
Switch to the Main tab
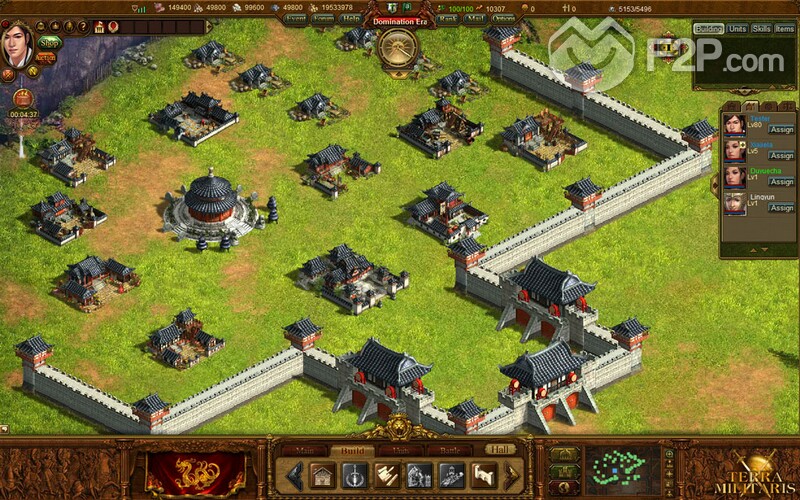pyautogui.click(x=306, y=451)
